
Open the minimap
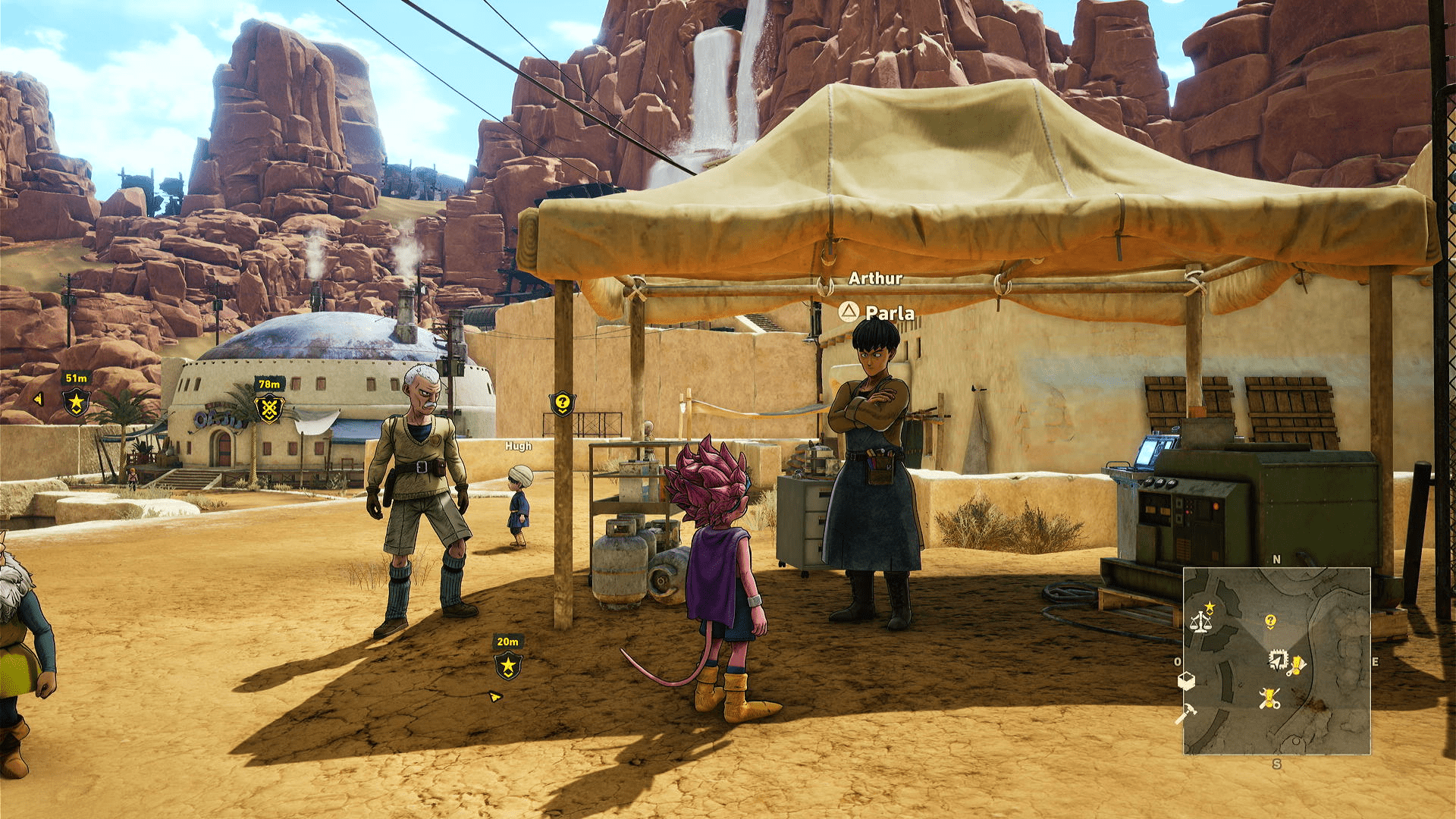(x=1276, y=661)
